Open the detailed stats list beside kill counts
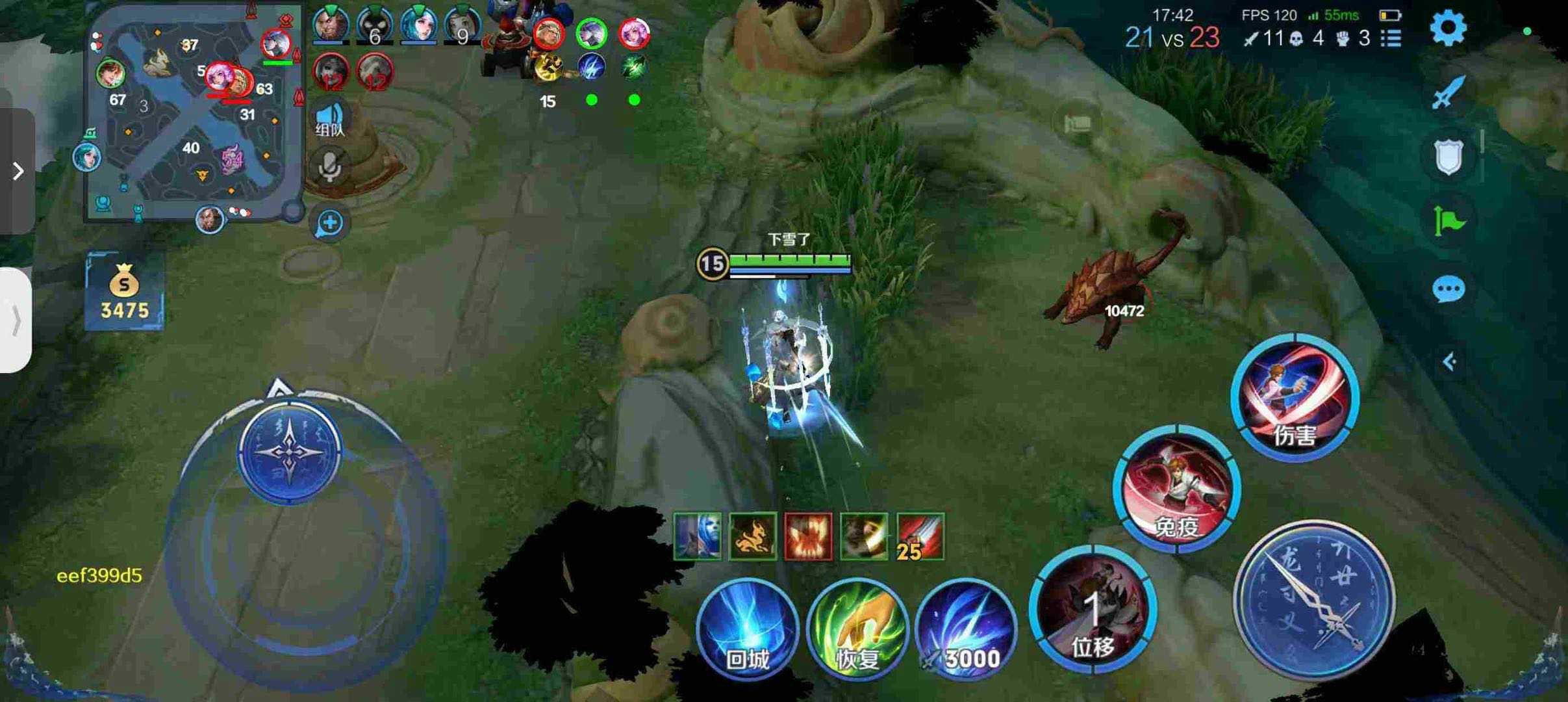 click(x=1391, y=39)
